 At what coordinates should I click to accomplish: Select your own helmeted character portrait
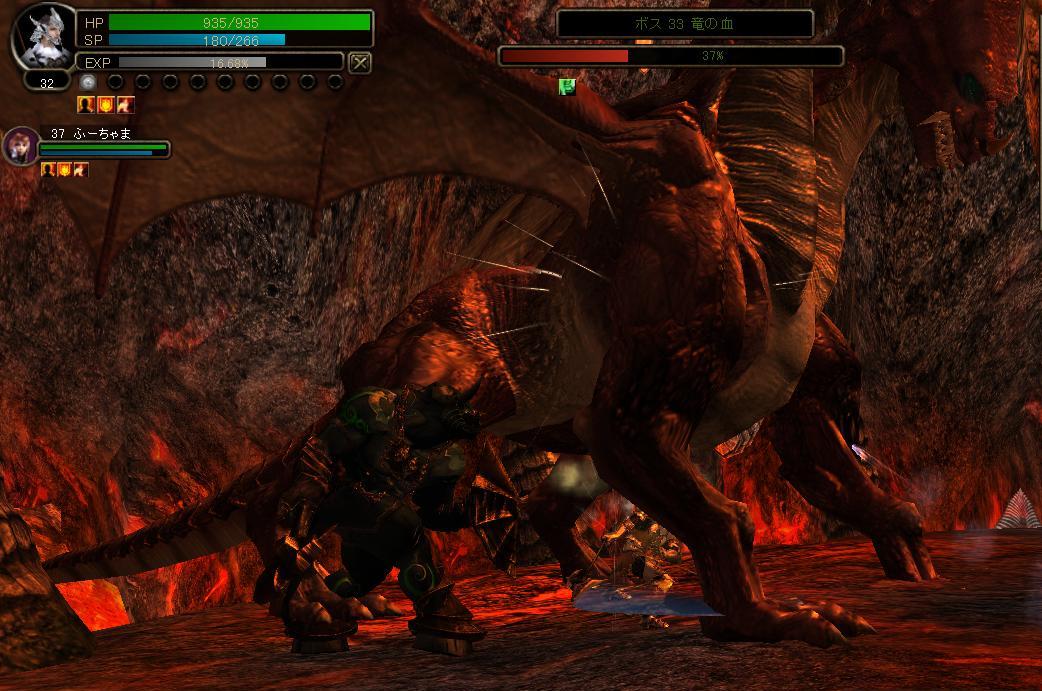(40, 37)
